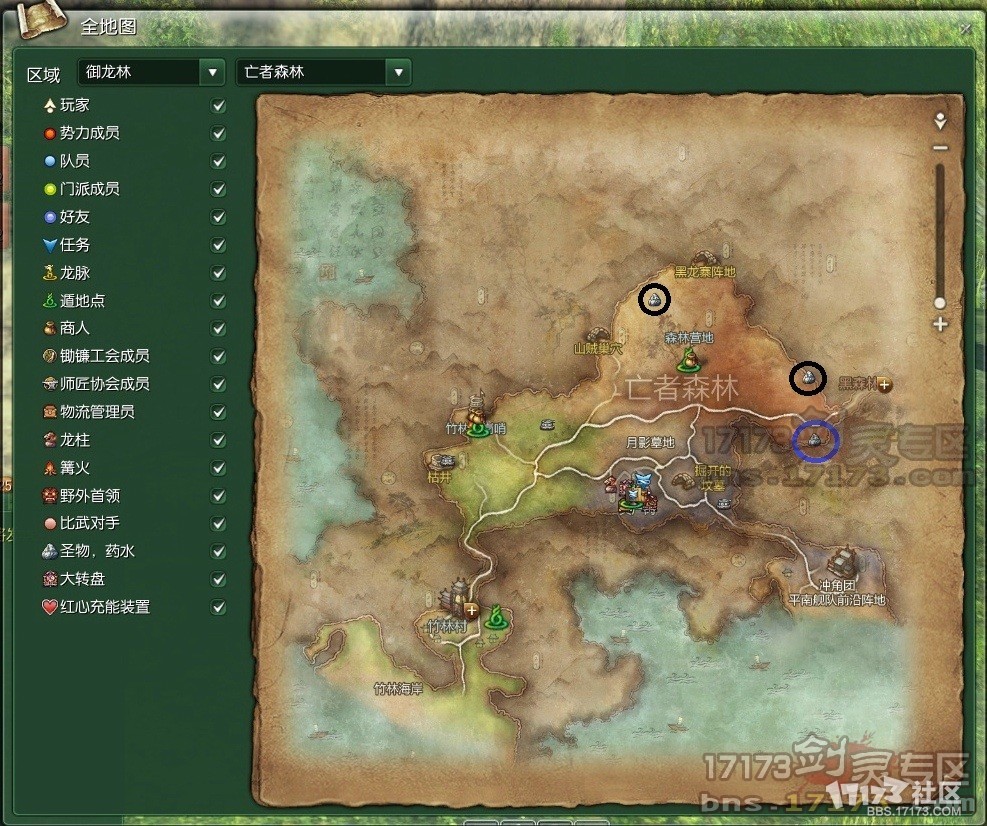This screenshot has width=987, height=826.
Task: Click the map zoom-in plus button
Action: coord(939,324)
